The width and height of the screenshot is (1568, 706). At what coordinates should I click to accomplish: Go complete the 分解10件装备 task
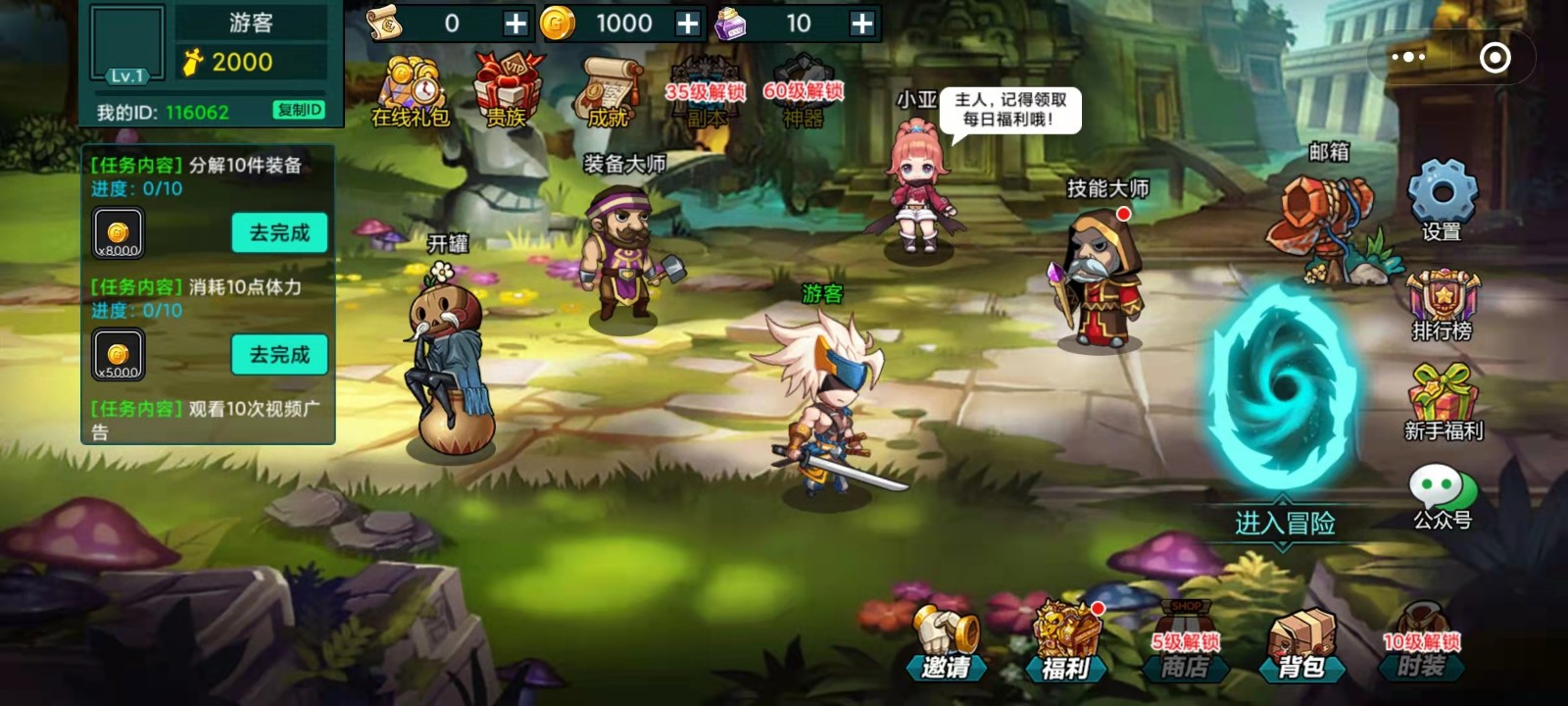point(279,233)
